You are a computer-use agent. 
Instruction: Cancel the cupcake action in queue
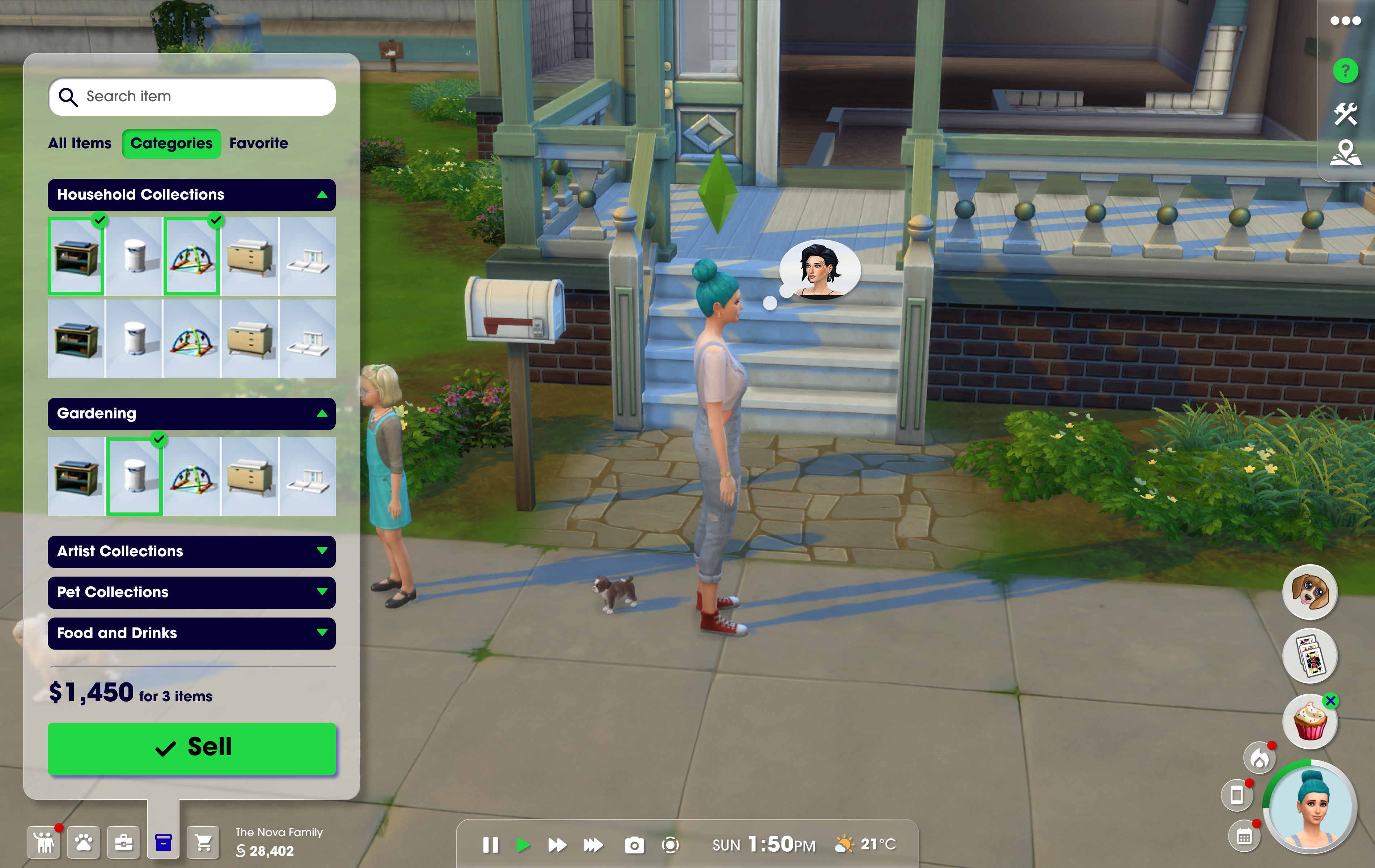[x=1331, y=701]
